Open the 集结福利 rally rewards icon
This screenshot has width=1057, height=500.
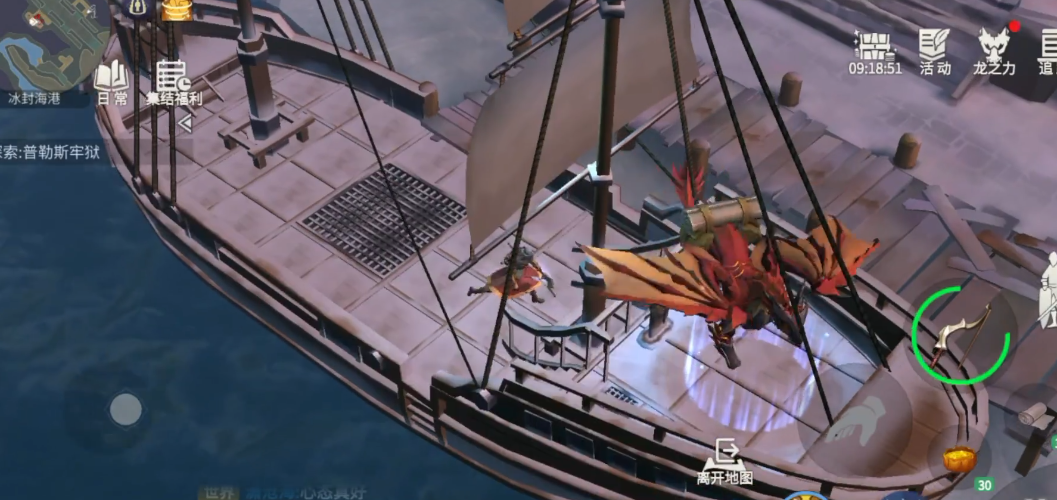pyautogui.click(x=173, y=81)
